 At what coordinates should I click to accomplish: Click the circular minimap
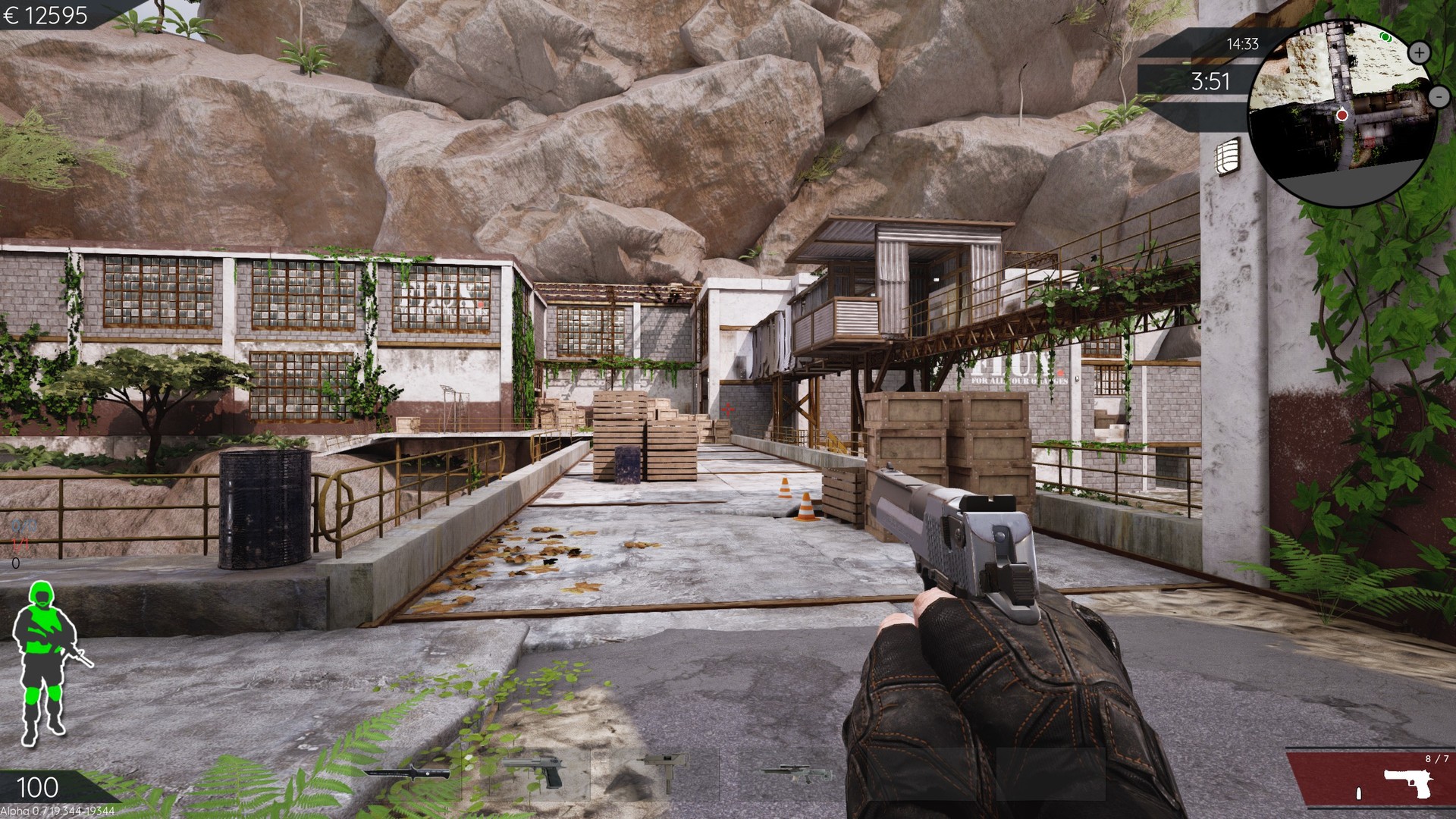[1341, 111]
